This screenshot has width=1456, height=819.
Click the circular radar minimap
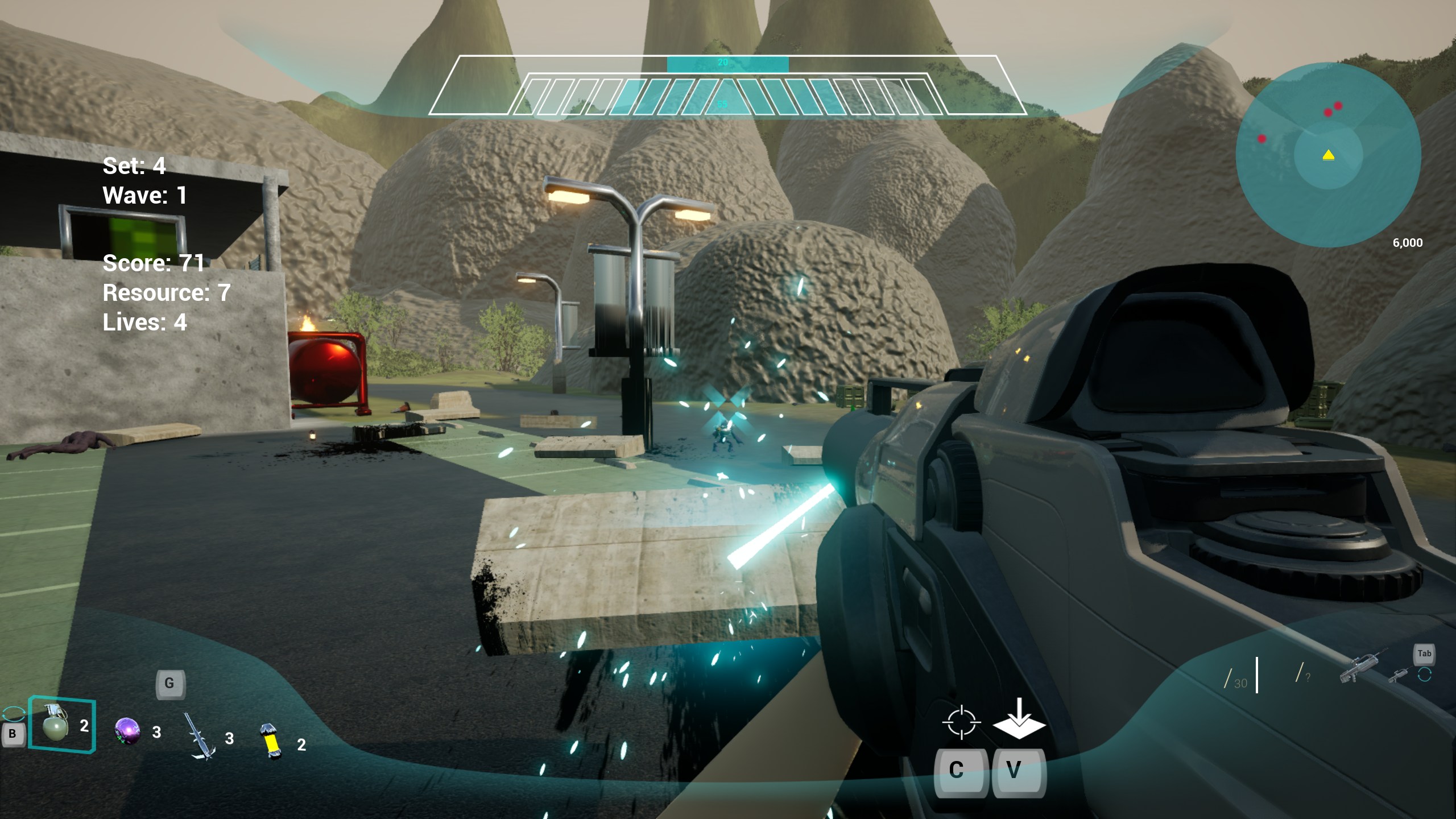(1328, 155)
